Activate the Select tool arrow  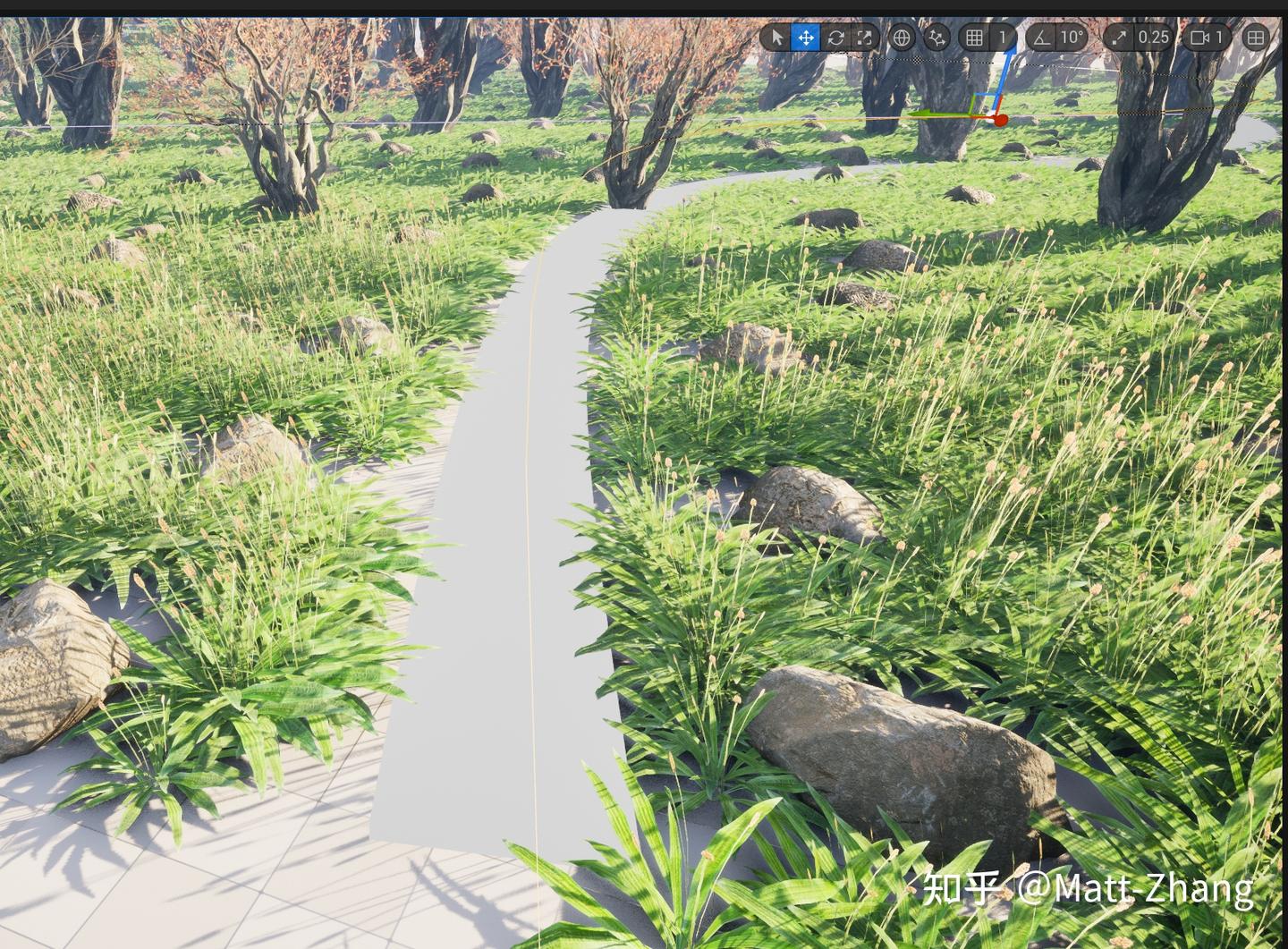point(778,38)
